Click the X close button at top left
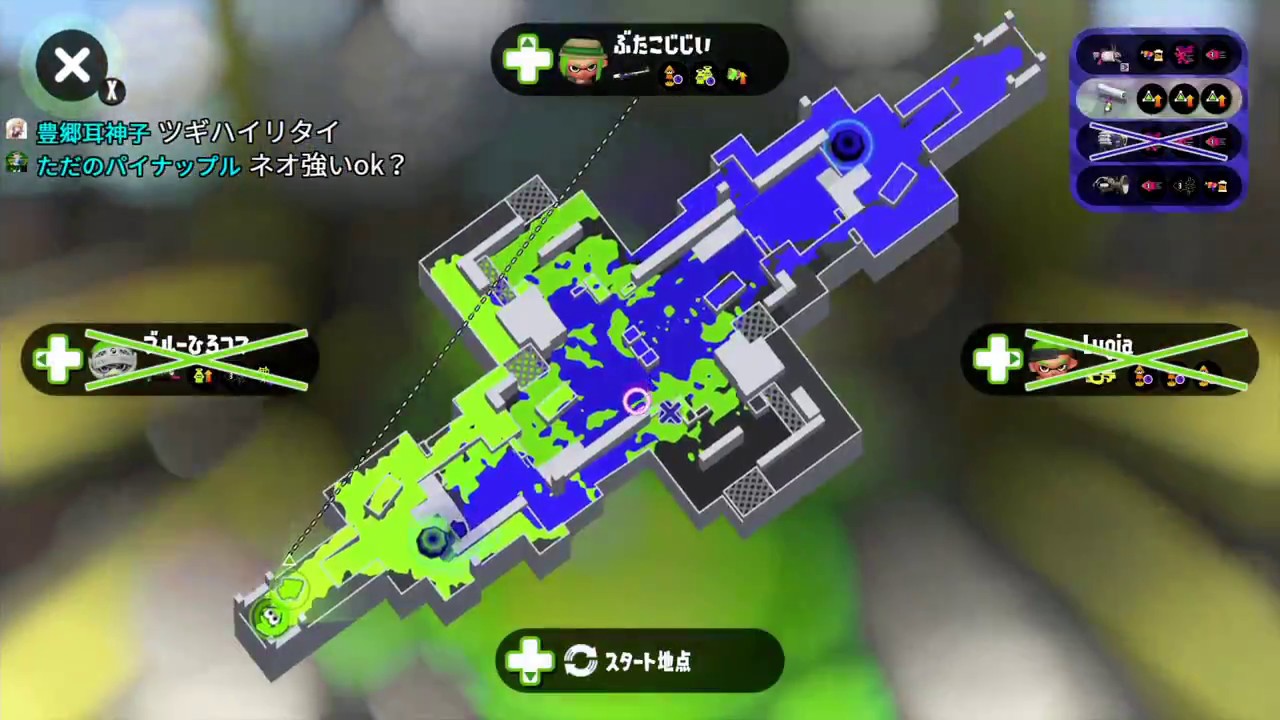The height and width of the screenshot is (720, 1280). click(x=71, y=64)
